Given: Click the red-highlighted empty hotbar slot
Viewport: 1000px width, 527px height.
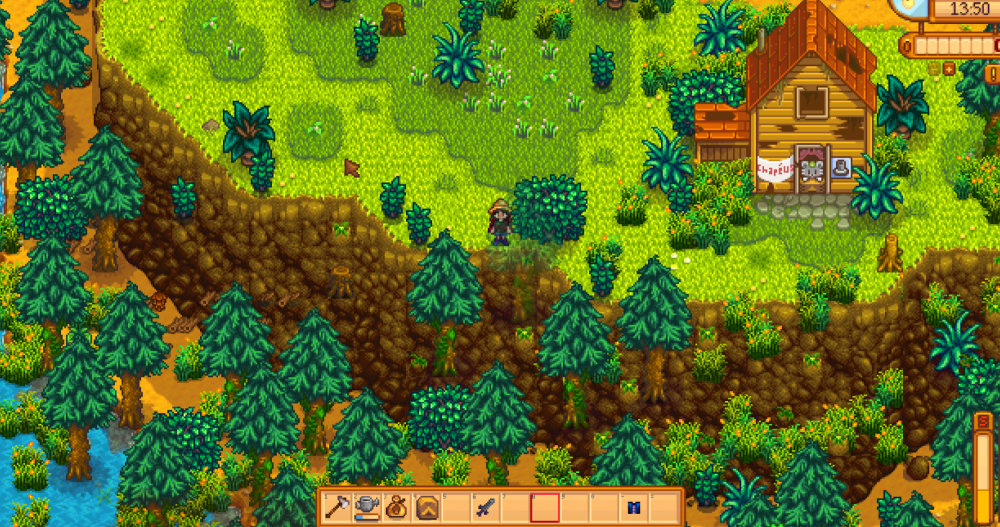Looking at the screenshot, I should (544, 507).
